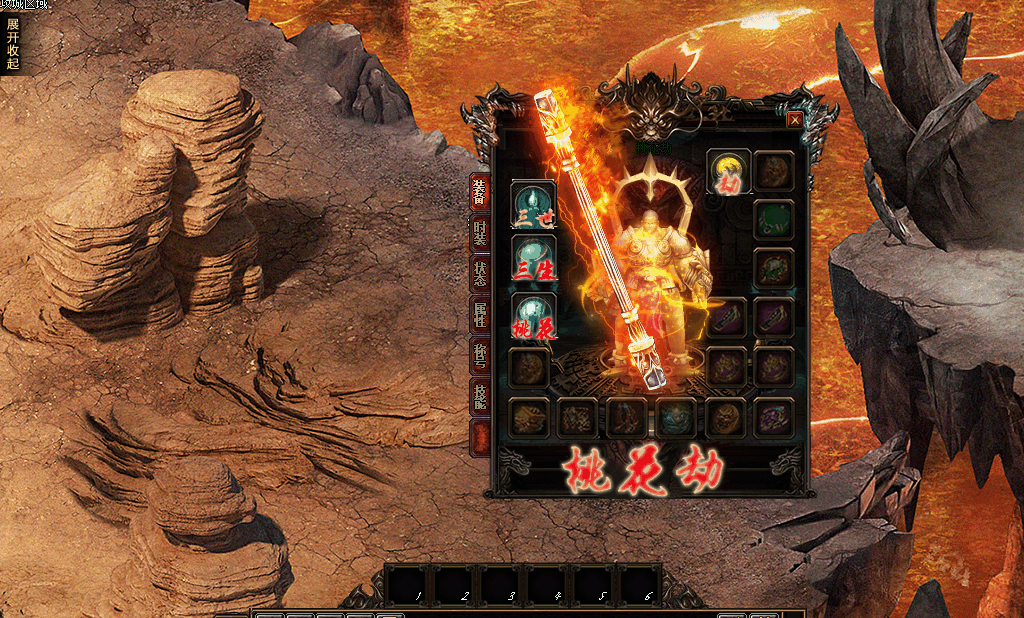This screenshot has width=1024, height=618.
Task: Select hotbar slot number 6
Action: click(x=640, y=584)
